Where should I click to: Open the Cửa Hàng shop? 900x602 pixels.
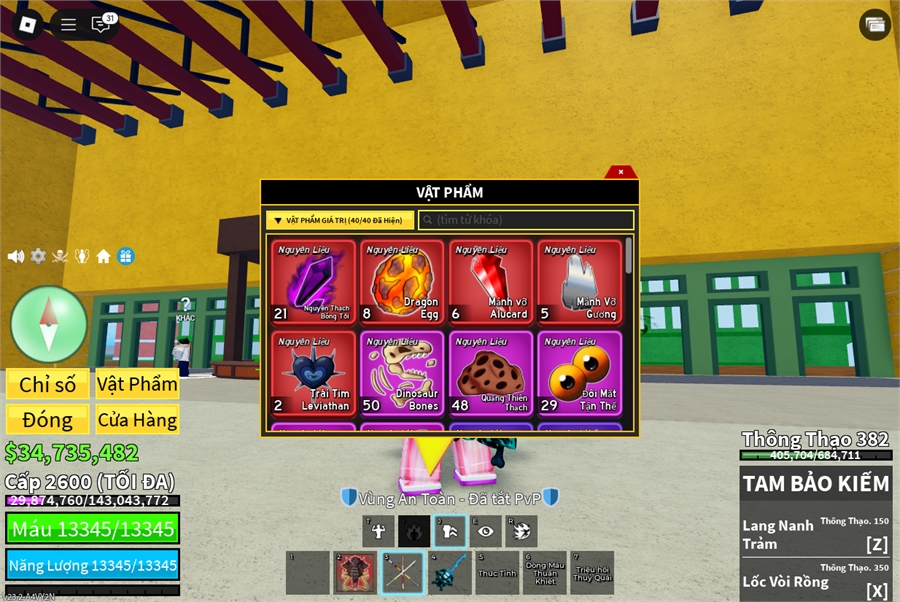click(137, 419)
